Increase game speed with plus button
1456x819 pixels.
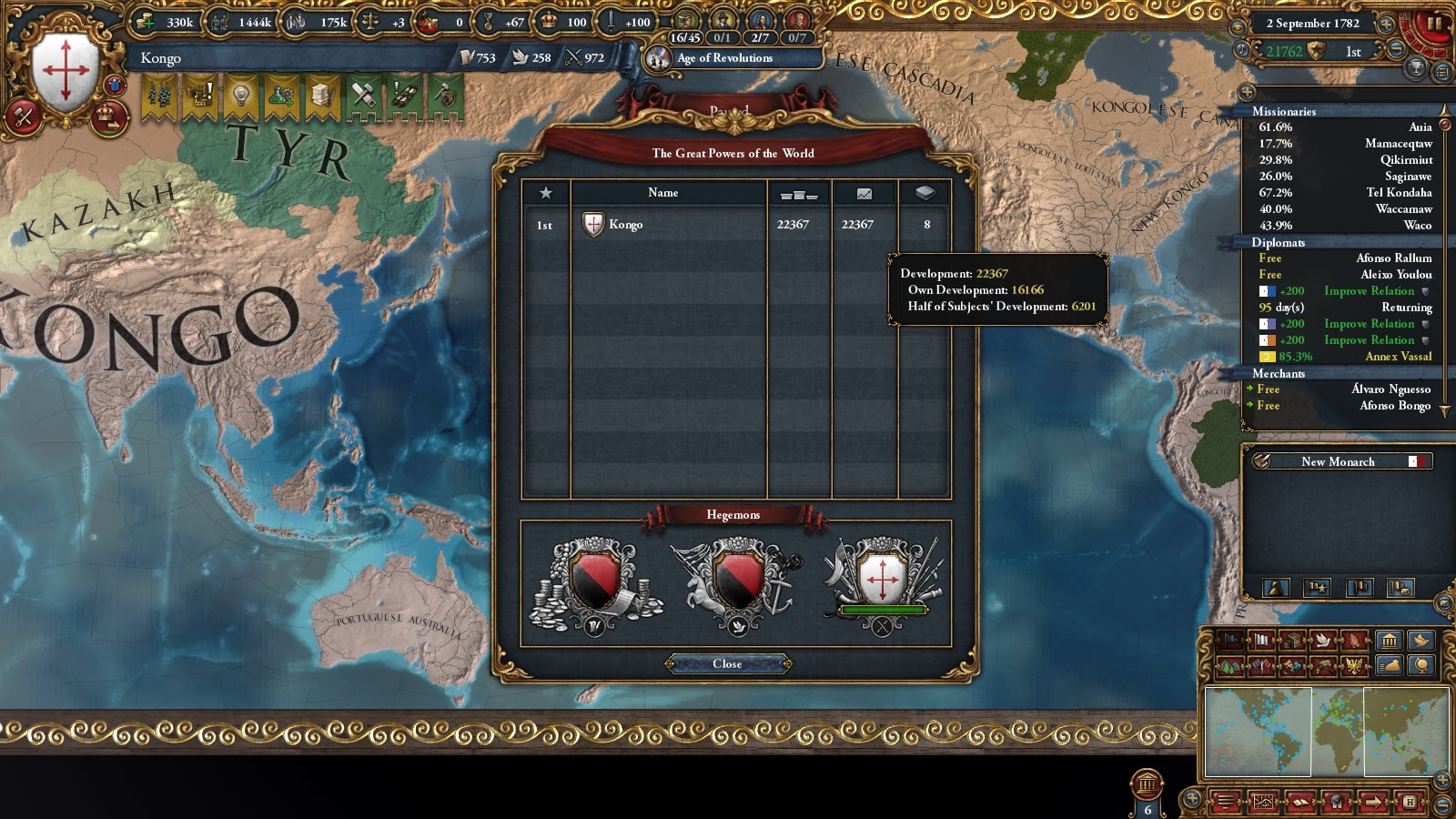[1386, 24]
